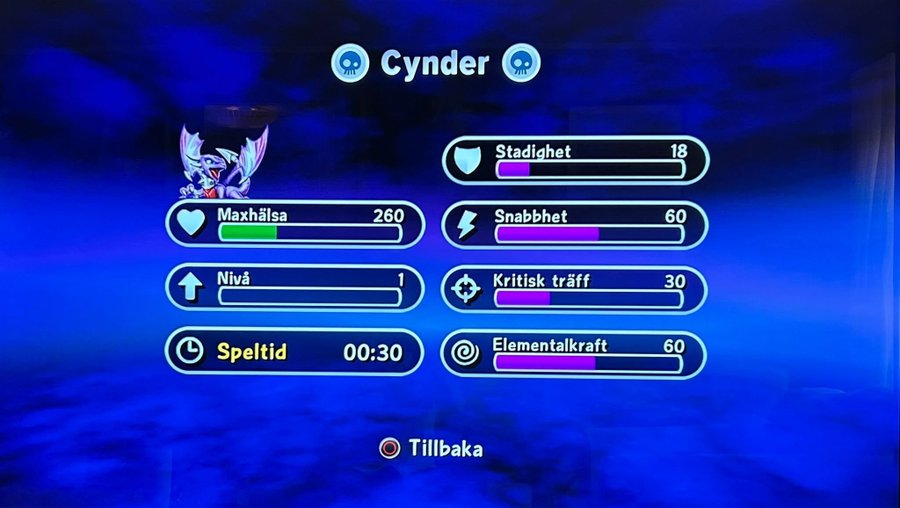Select the Maxhälsa stat row
The width and height of the screenshot is (900, 508).
tap(294, 224)
